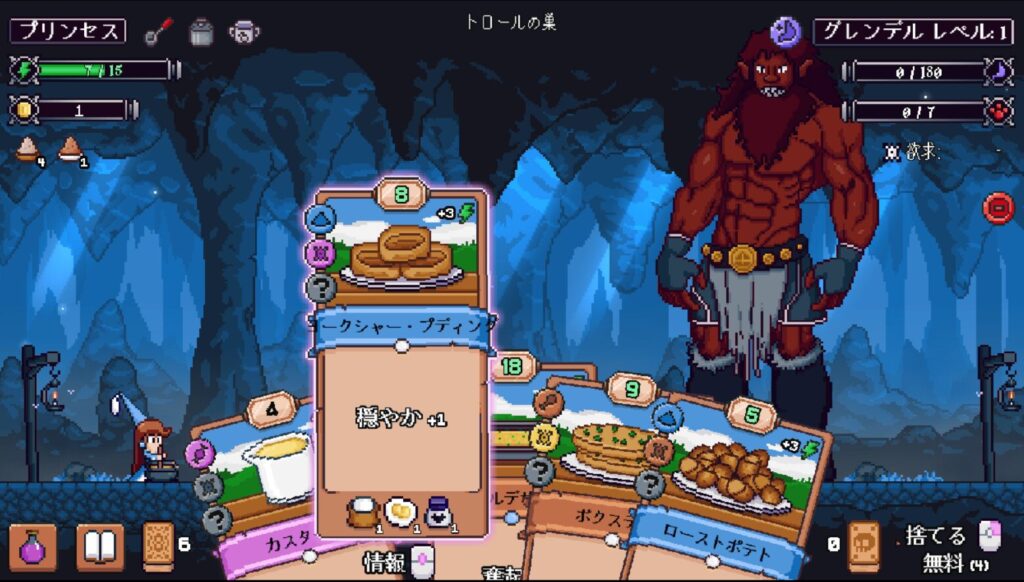Click the white-topped spice pile with count 4
Viewport: 1024px width, 582px height.
[x=26, y=150]
